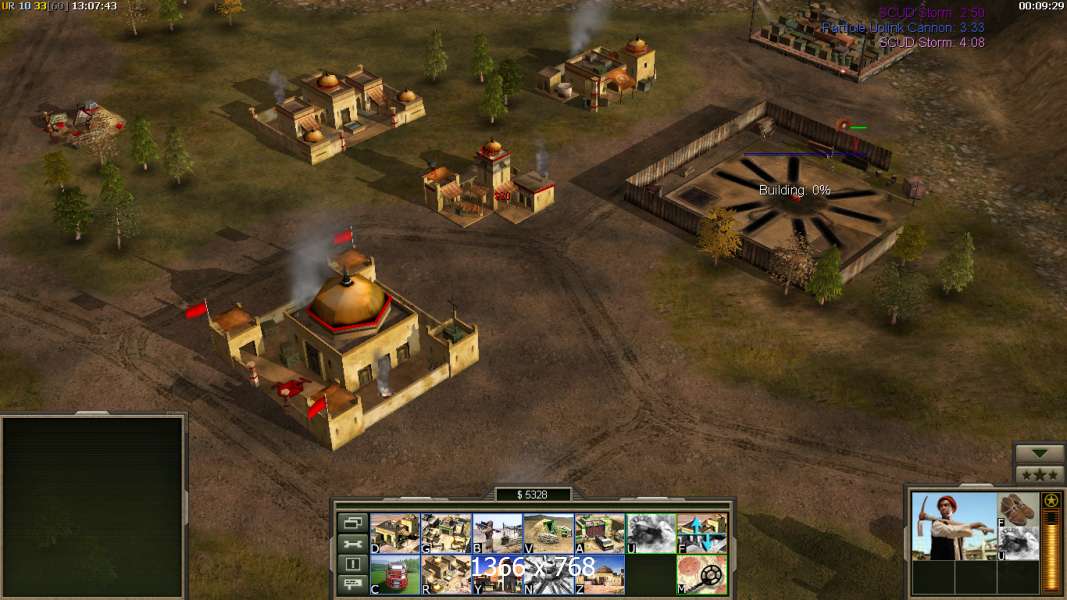The height and width of the screenshot is (600, 1067).
Task: Choose the building icon marked G
Action: pyautogui.click(x=446, y=534)
